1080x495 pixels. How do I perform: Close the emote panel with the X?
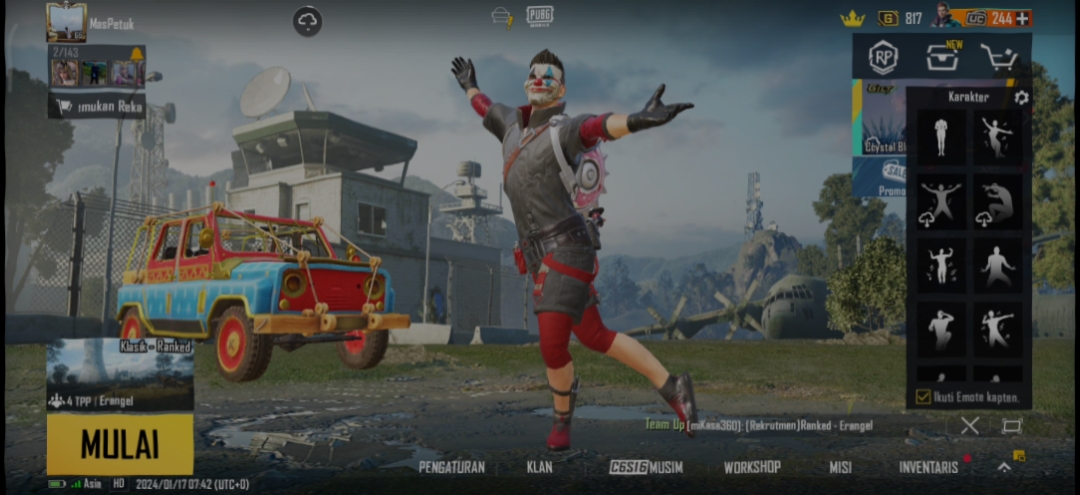pyautogui.click(x=969, y=425)
